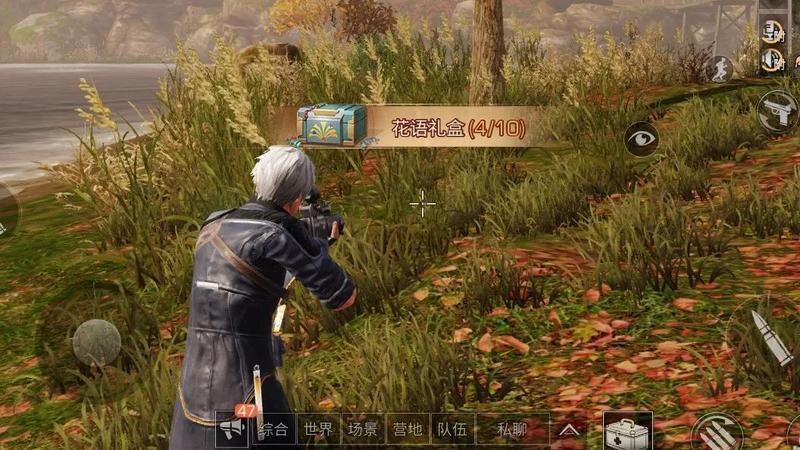Switch chat to the 世界 channel

(318, 430)
